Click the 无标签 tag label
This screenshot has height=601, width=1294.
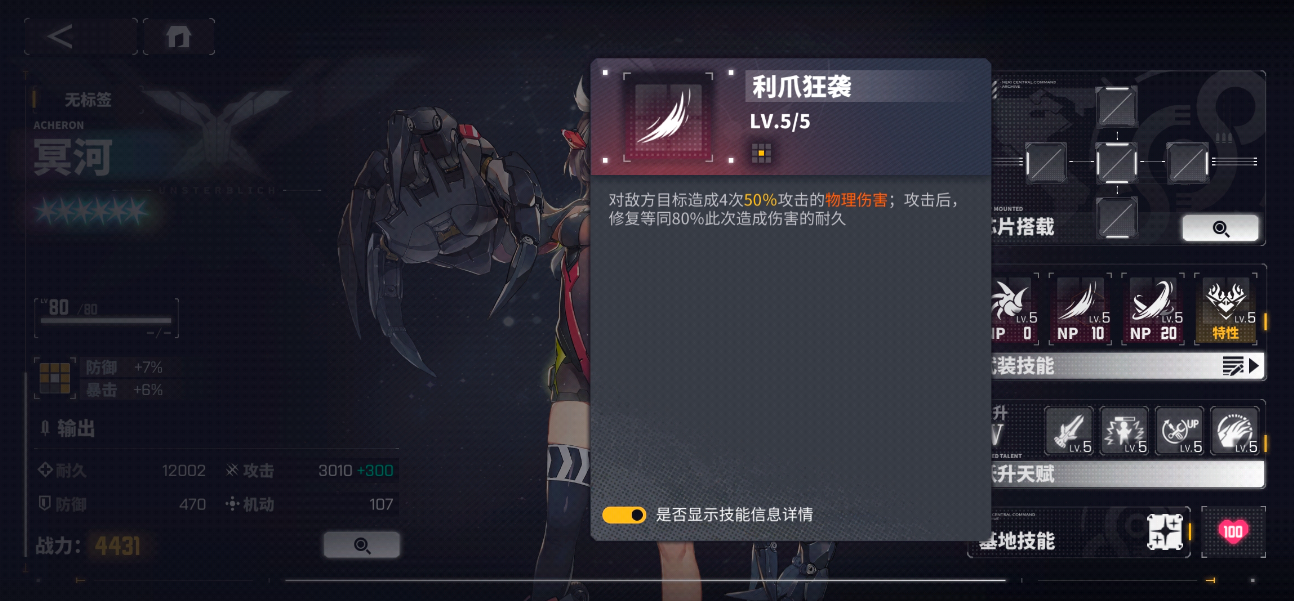coord(88,100)
